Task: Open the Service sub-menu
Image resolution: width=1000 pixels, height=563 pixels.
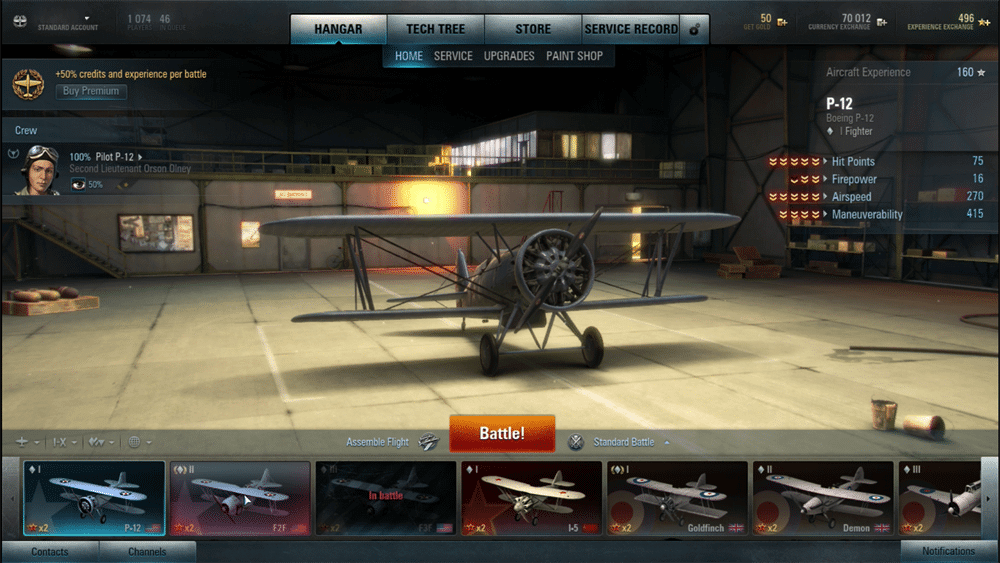Action: point(453,56)
